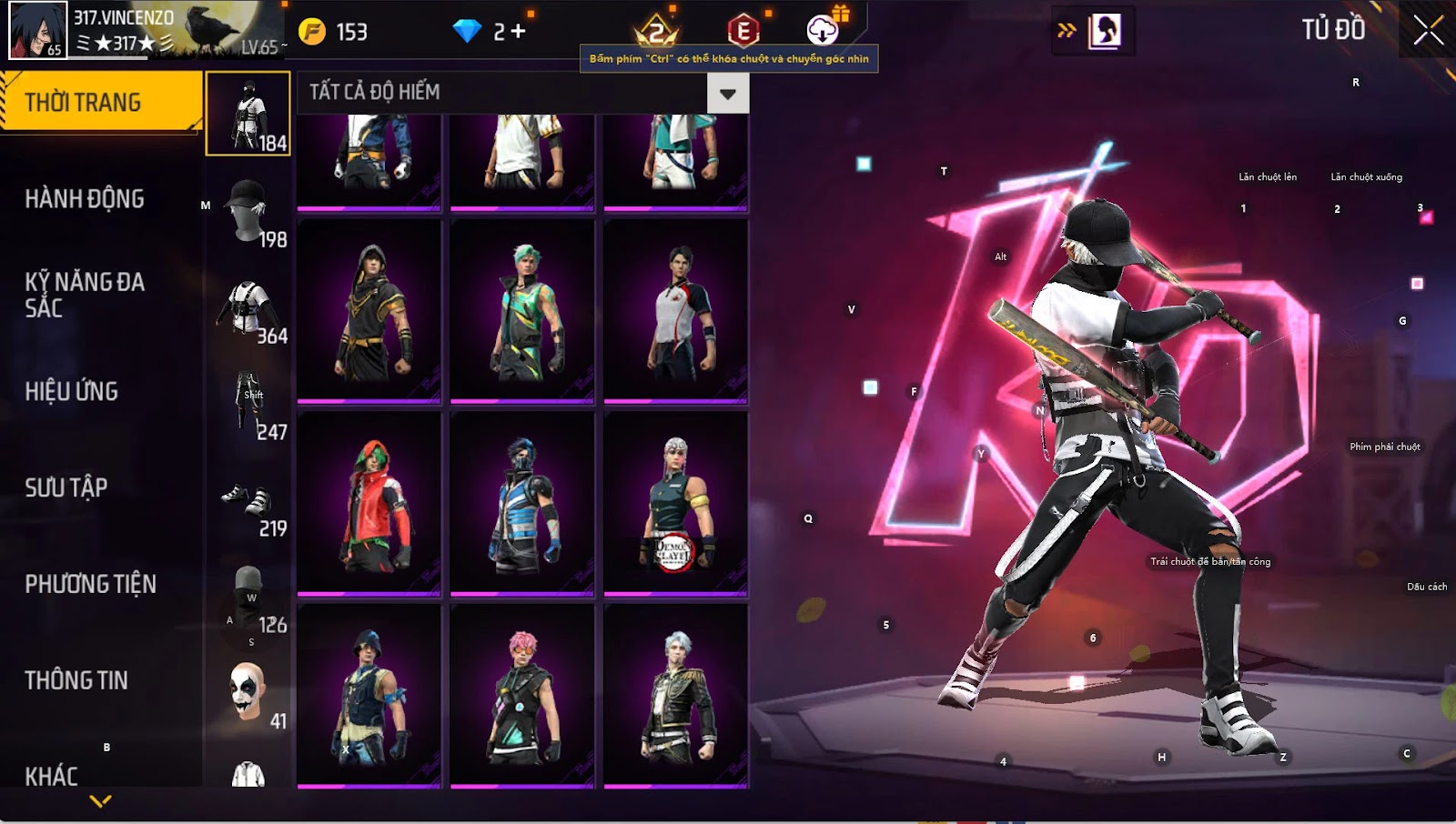This screenshot has width=1456, height=824.
Task: Open the tops subcategory showing 364
Action: coord(248,307)
